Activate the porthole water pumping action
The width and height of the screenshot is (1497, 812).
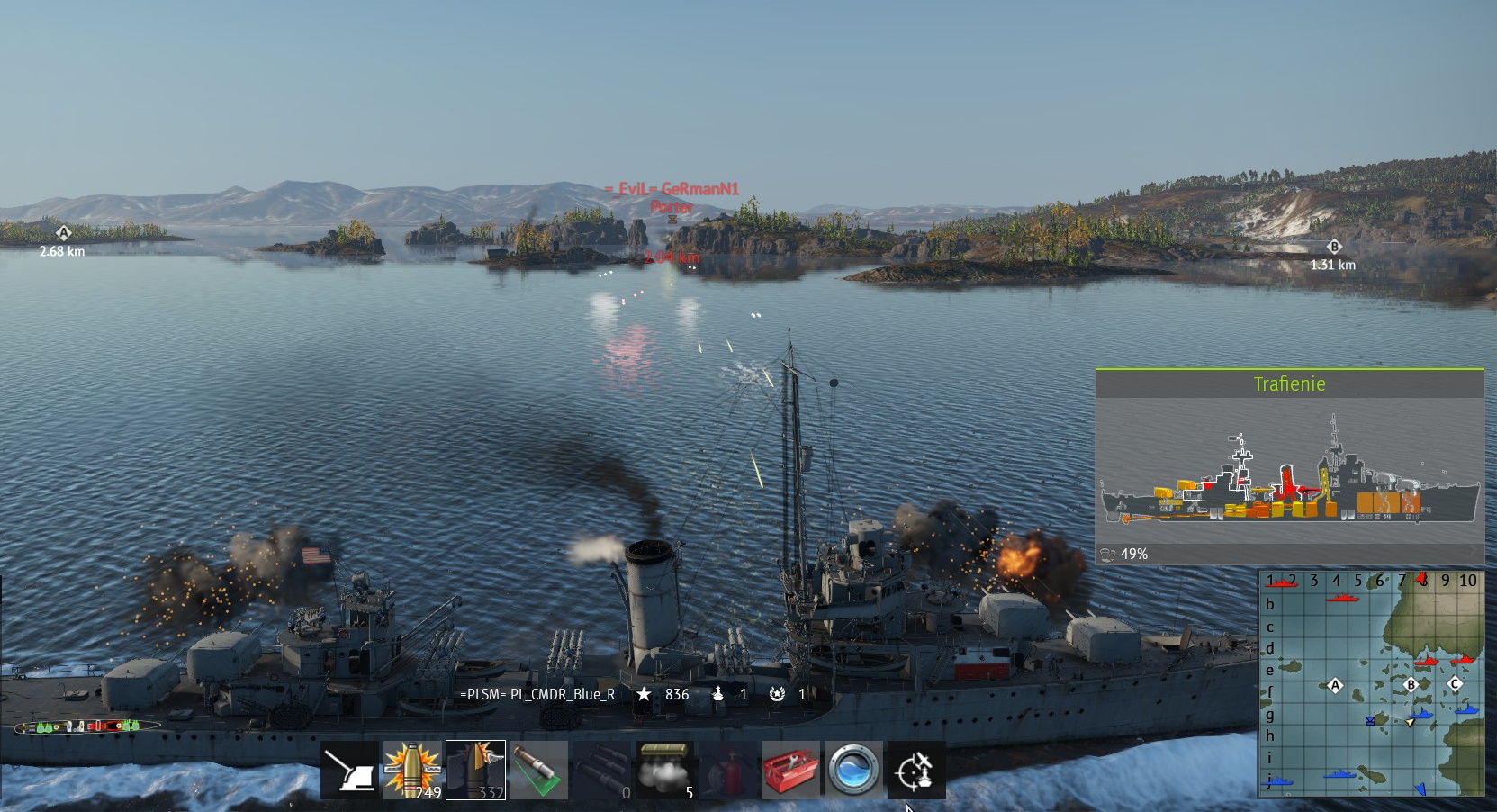853,771
